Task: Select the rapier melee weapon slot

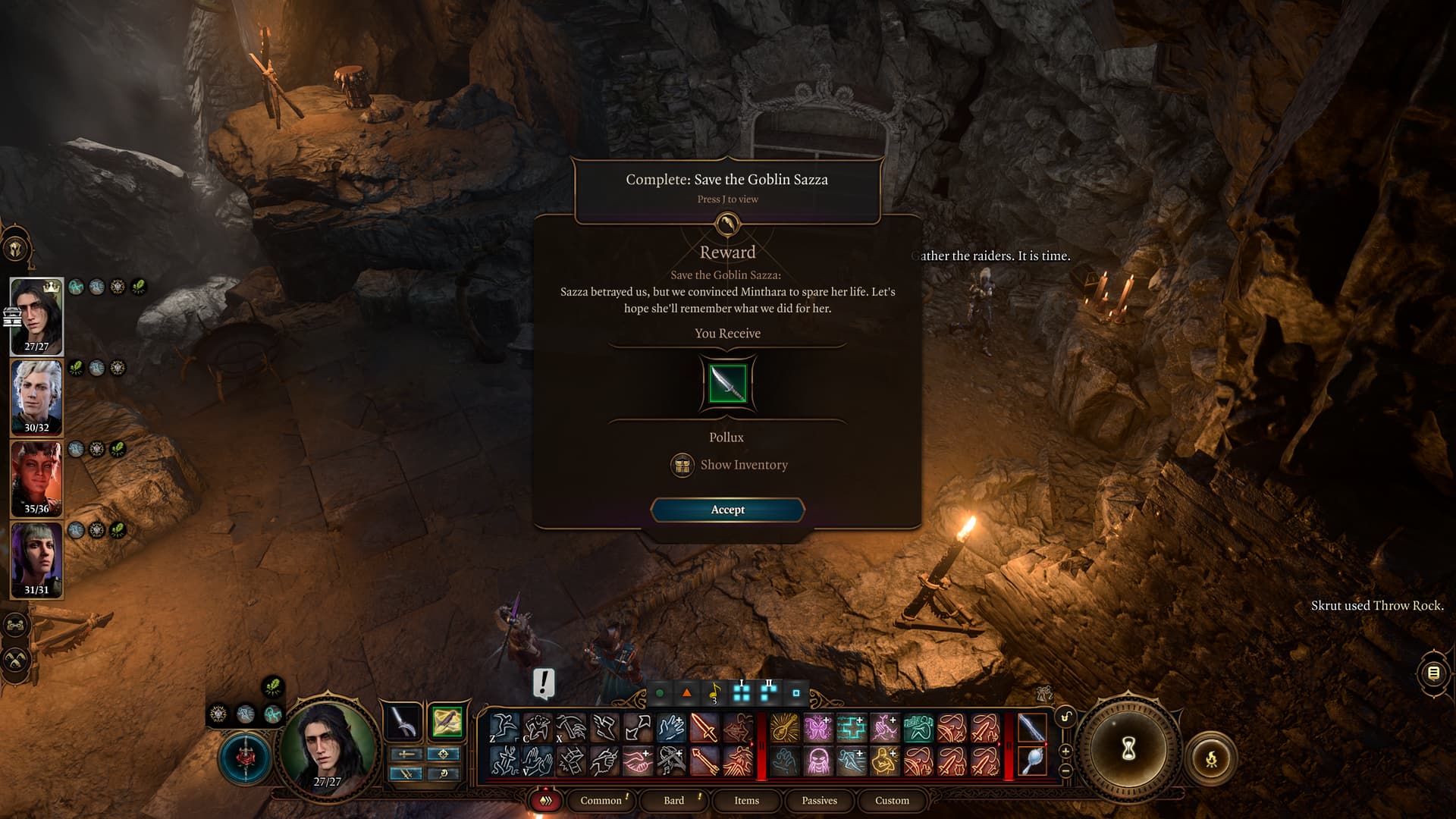Action: coord(403,722)
